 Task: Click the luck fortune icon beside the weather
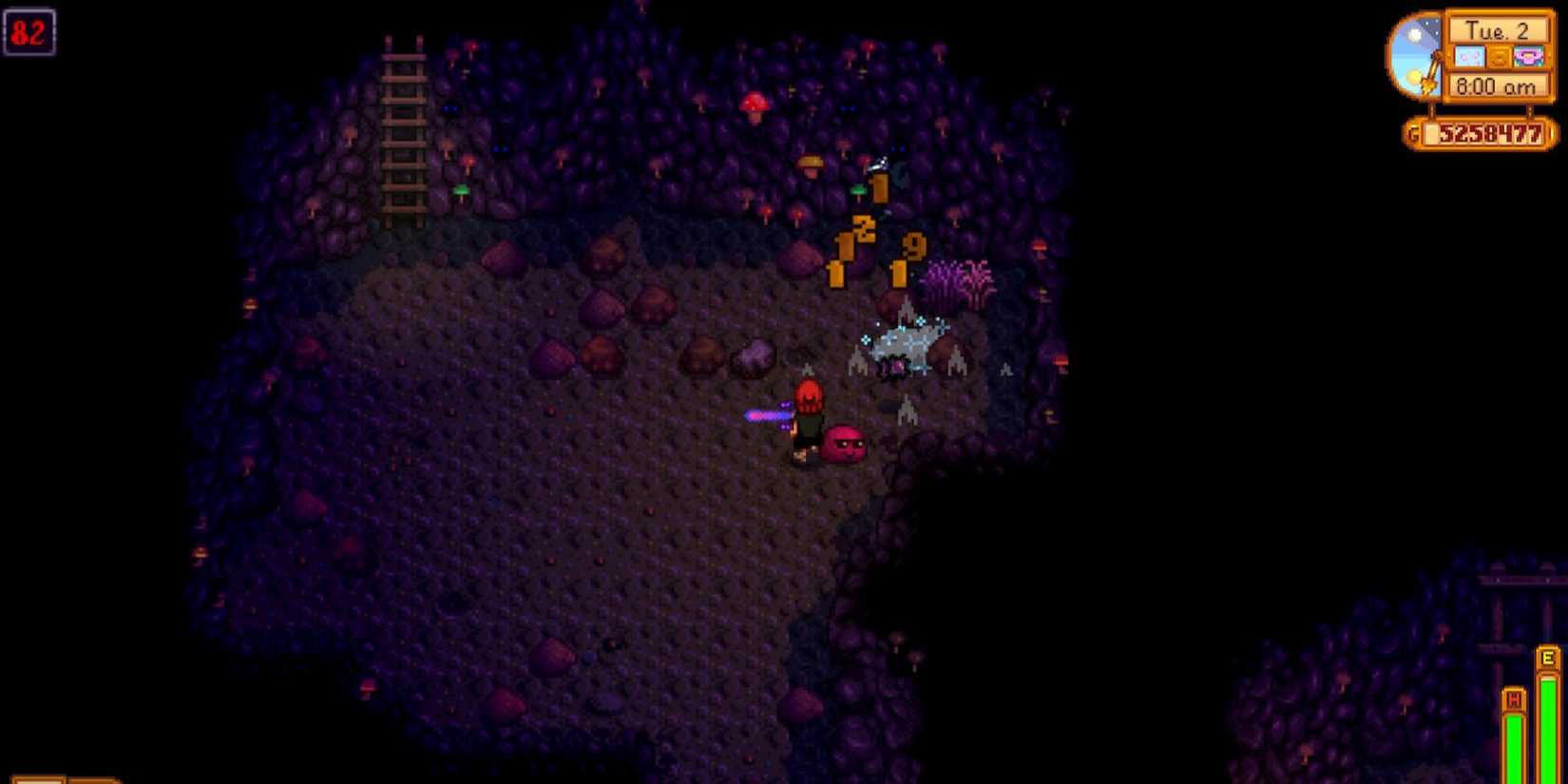click(1499, 56)
